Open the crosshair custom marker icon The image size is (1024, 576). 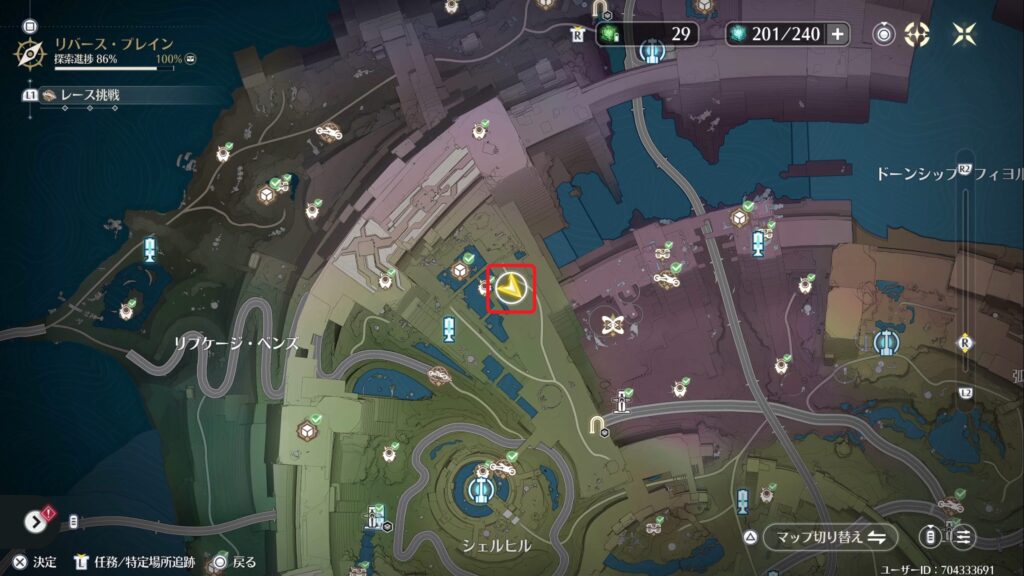point(917,34)
